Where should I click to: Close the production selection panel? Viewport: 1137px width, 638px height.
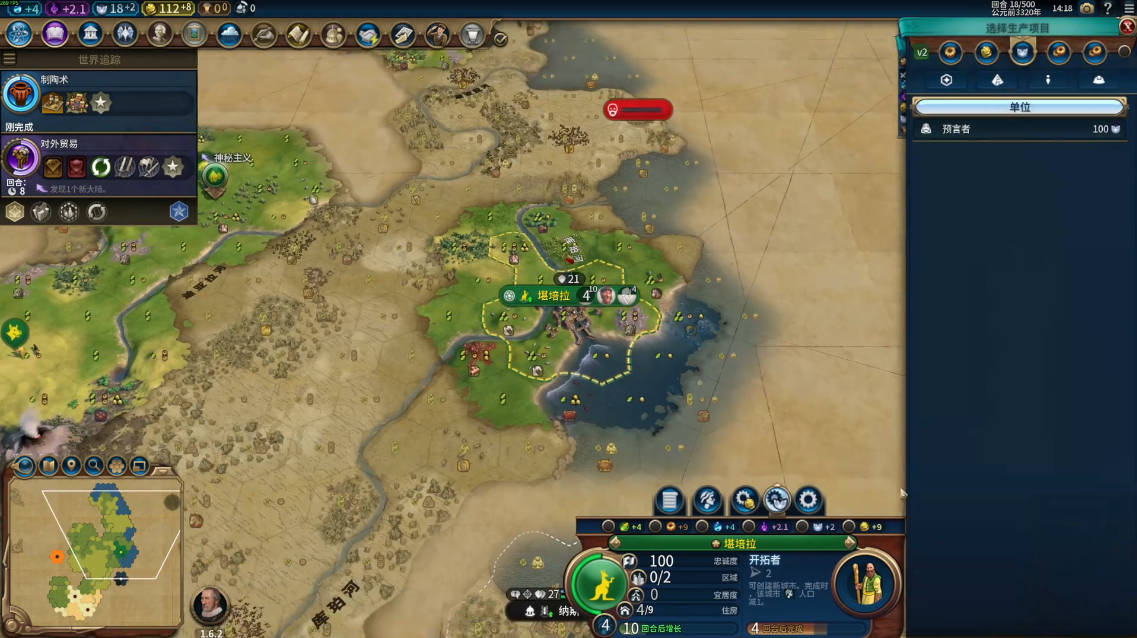[x=1127, y=27]
